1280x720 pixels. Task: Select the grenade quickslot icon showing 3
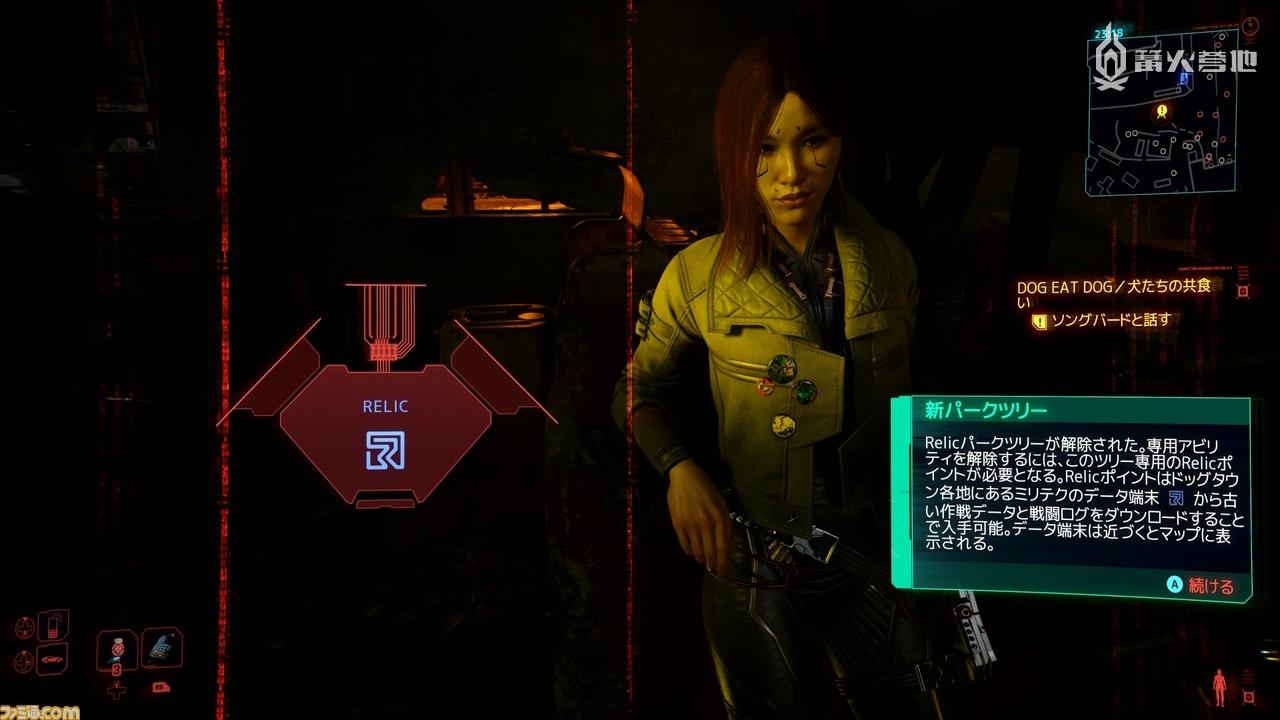117,650
